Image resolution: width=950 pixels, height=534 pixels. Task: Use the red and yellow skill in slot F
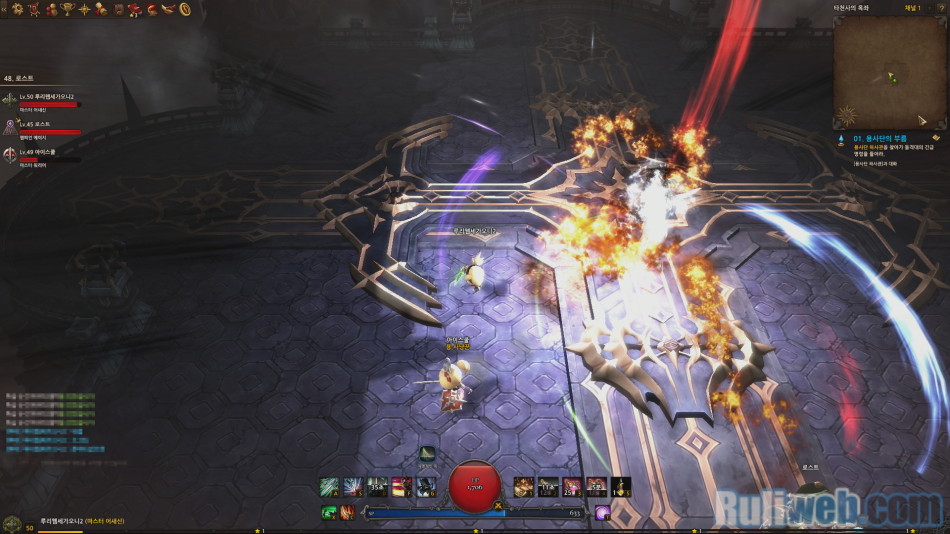tap(401, 487)
